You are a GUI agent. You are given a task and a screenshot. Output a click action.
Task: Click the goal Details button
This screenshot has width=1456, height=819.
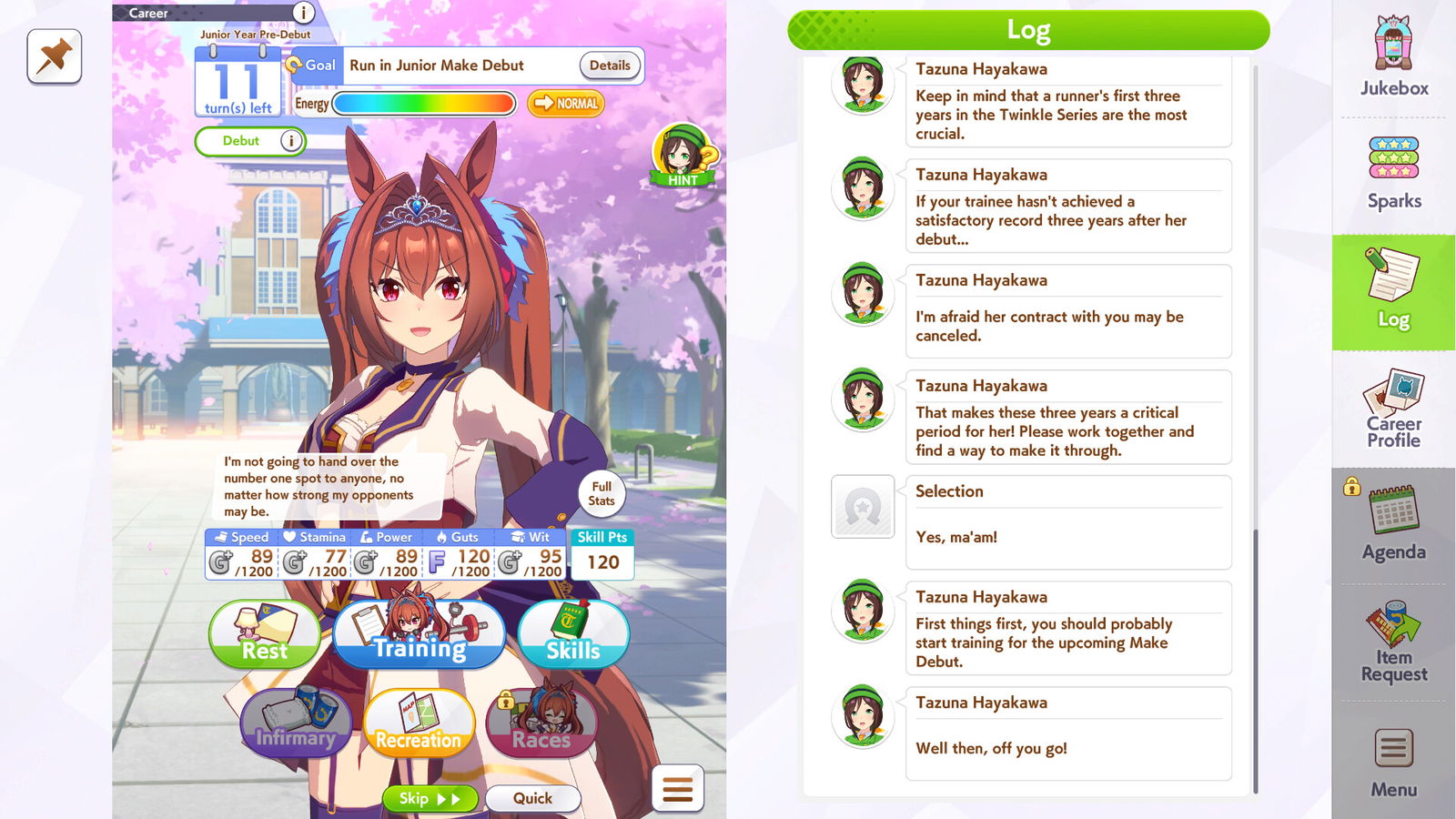(609, 66)
